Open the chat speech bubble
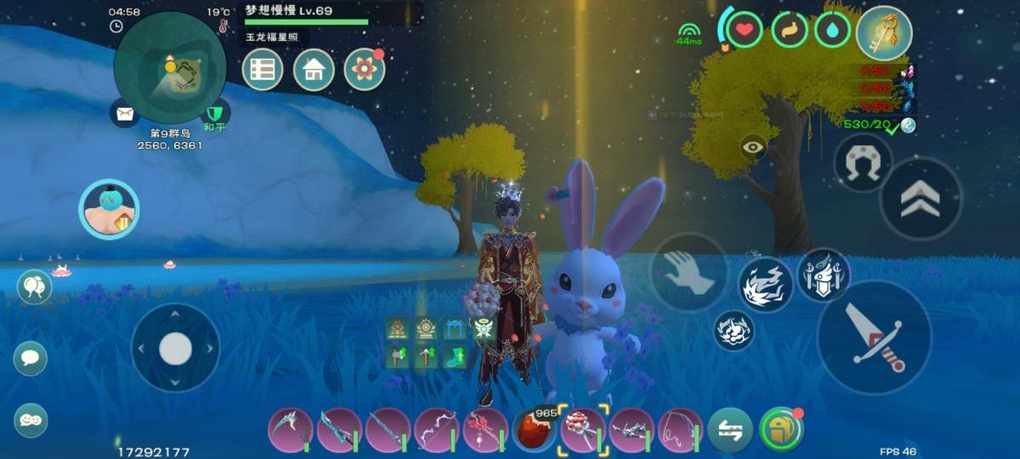Viewport: 1020px width, 459px height. (31, 357)
